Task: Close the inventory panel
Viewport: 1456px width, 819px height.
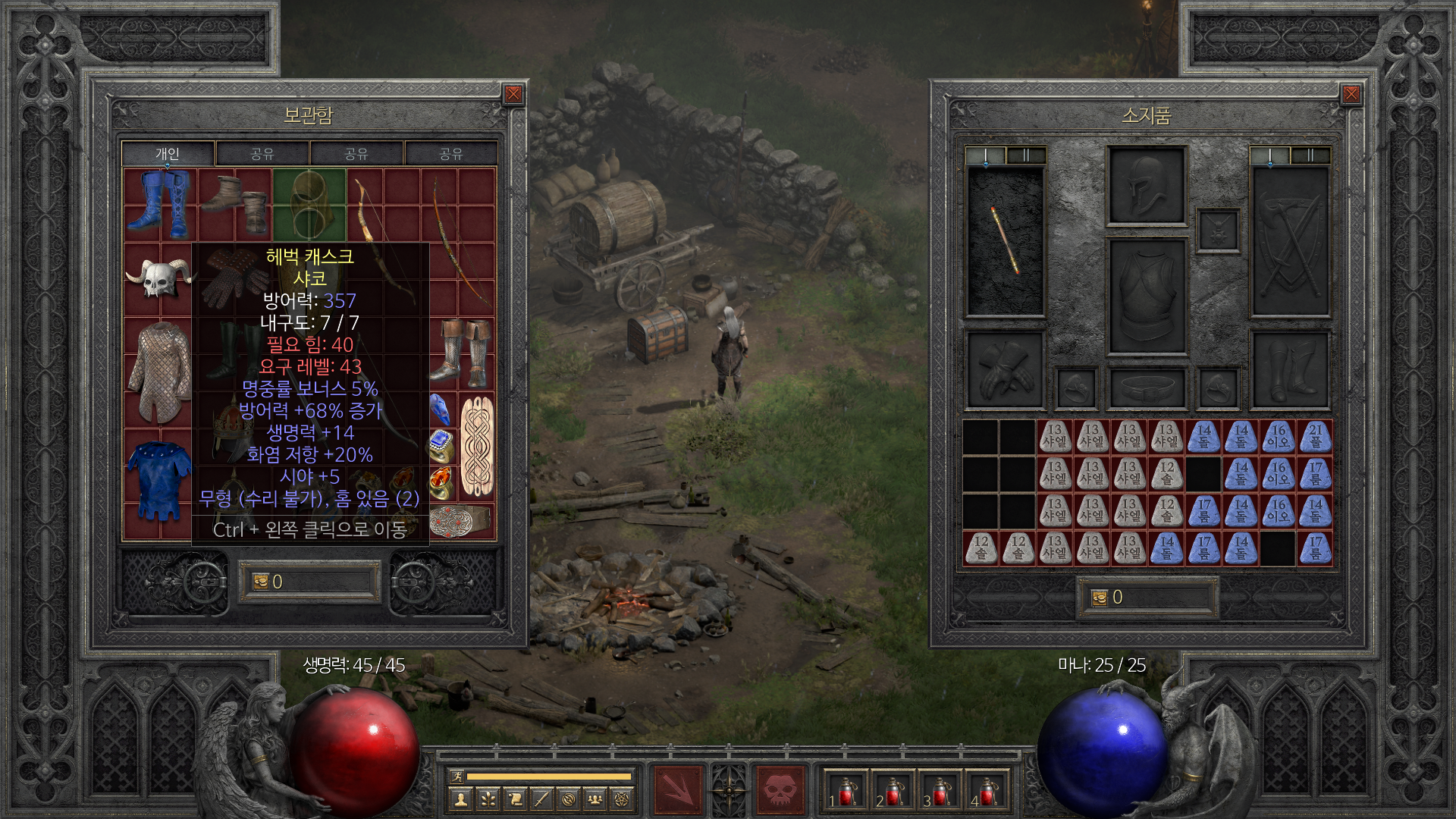Action: pyautogui.click(x=1351, y=94)
